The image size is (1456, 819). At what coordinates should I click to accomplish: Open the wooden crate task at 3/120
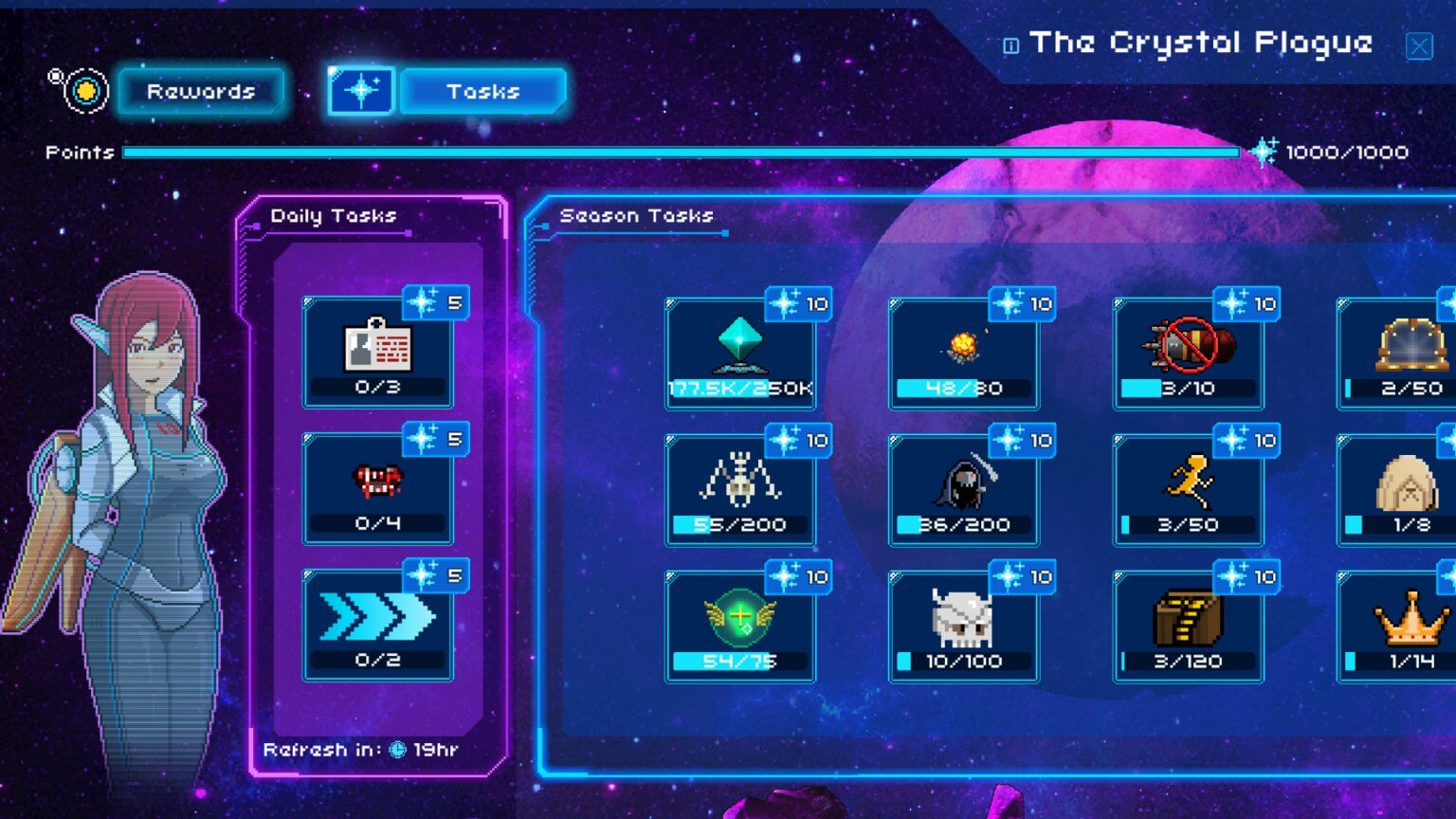[1188, 626]
